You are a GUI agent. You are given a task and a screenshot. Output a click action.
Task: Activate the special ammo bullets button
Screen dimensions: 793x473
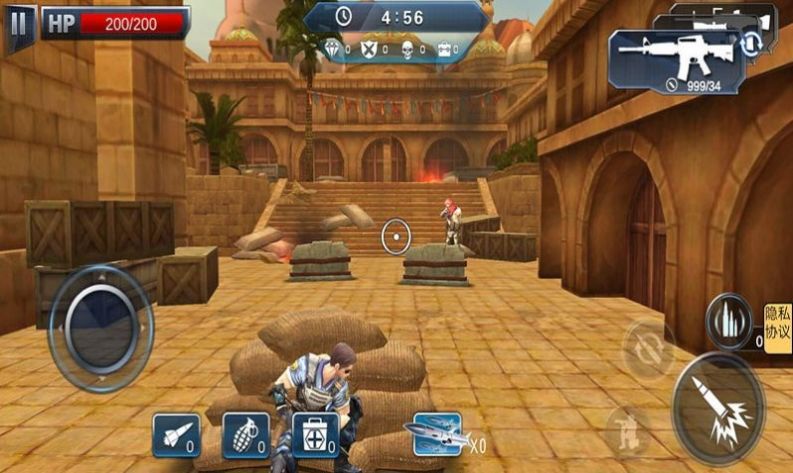pos(729,322)
